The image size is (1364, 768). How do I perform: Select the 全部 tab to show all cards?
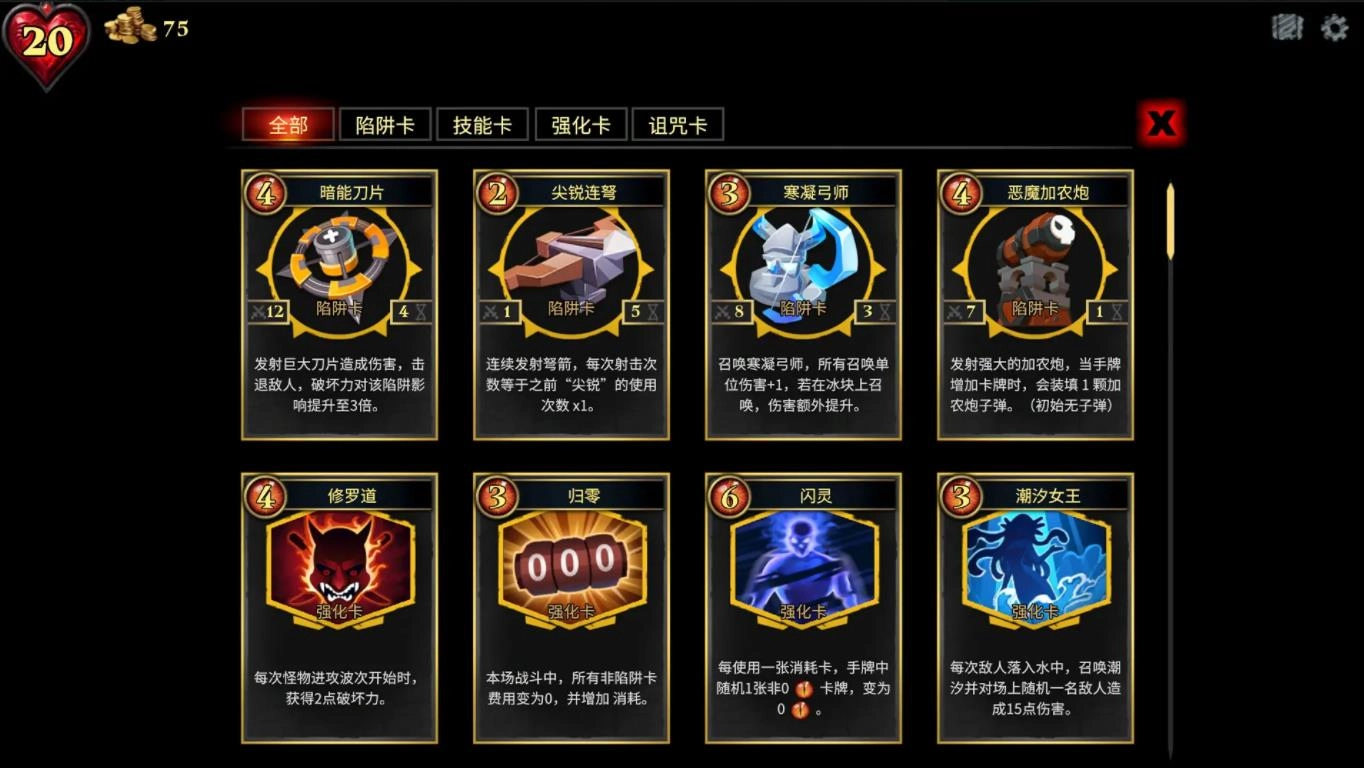288,124
